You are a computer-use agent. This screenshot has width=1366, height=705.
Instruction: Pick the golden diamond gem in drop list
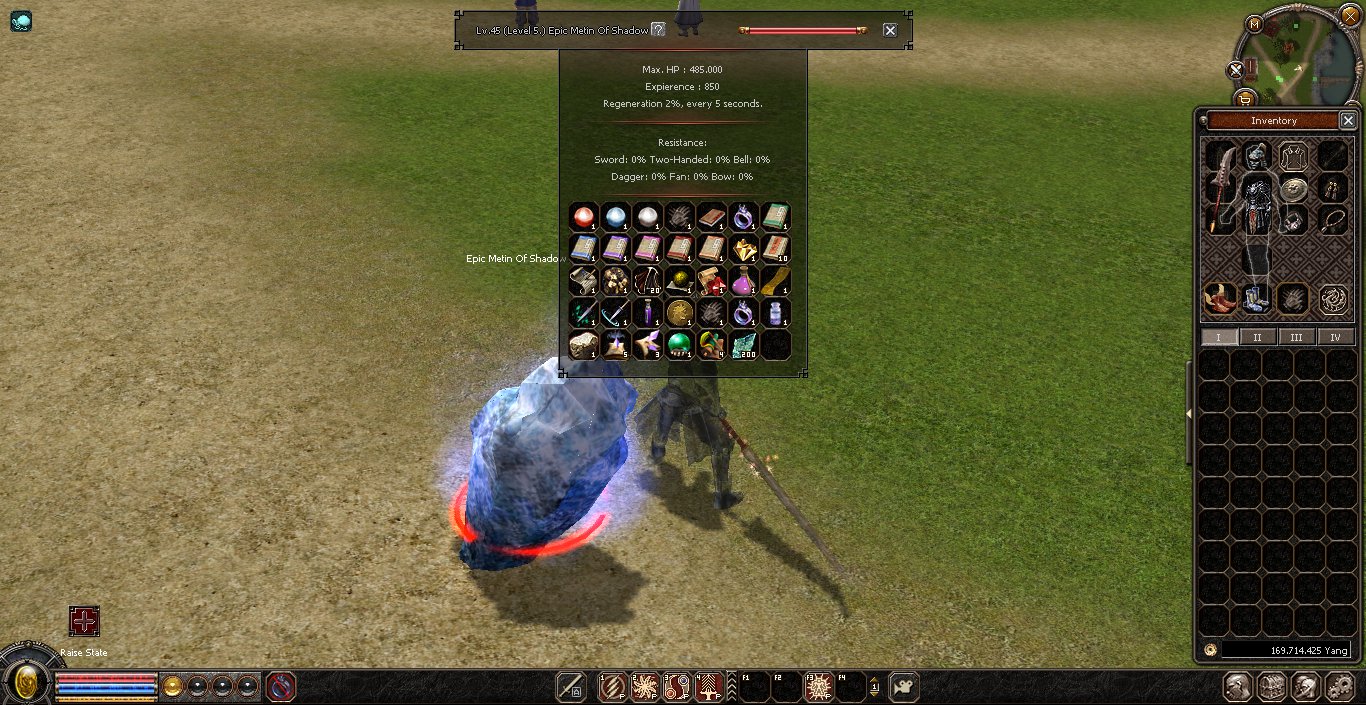[743, 249]
